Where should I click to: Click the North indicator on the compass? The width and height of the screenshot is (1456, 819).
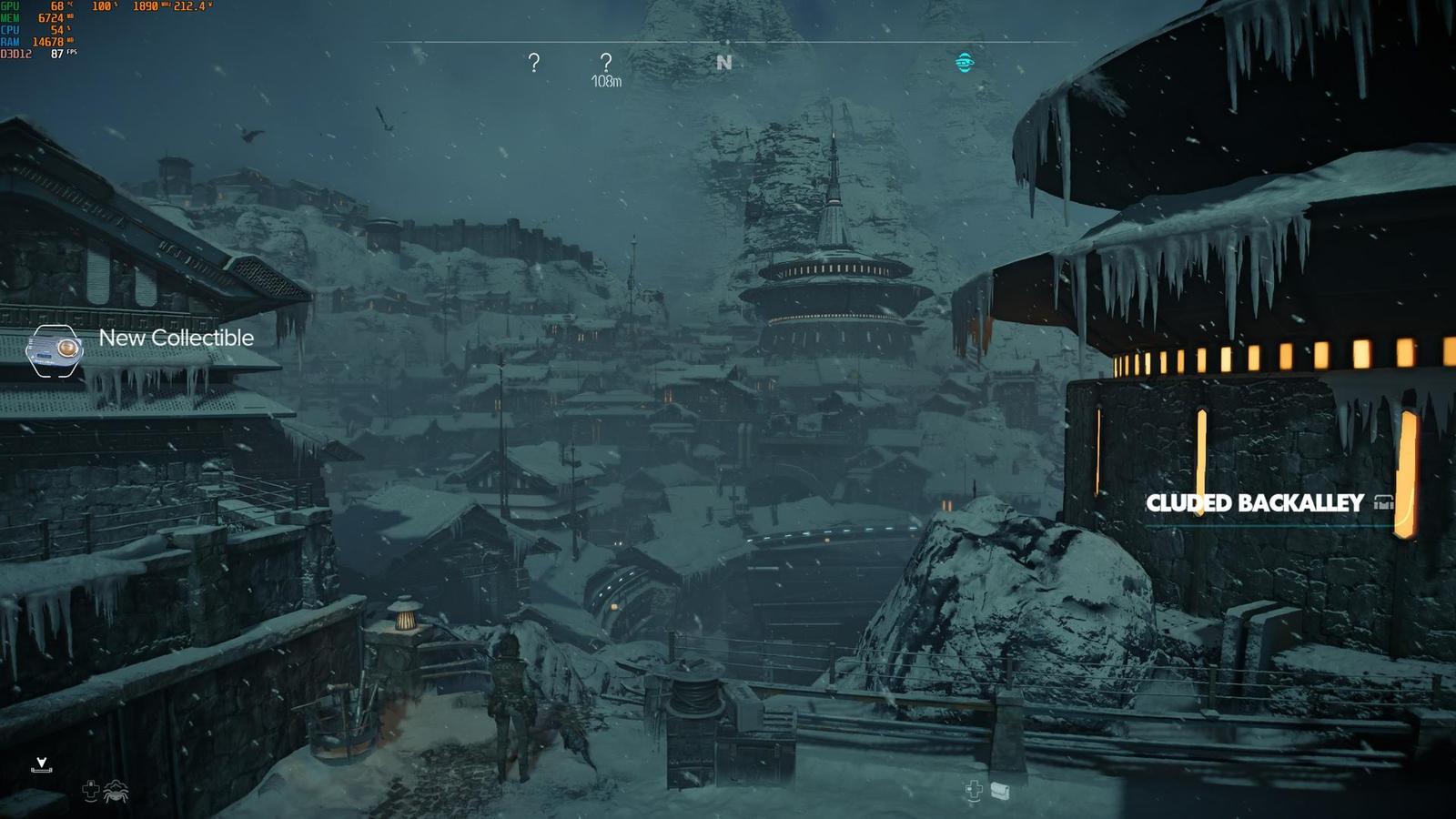click(x=723, y=63)
